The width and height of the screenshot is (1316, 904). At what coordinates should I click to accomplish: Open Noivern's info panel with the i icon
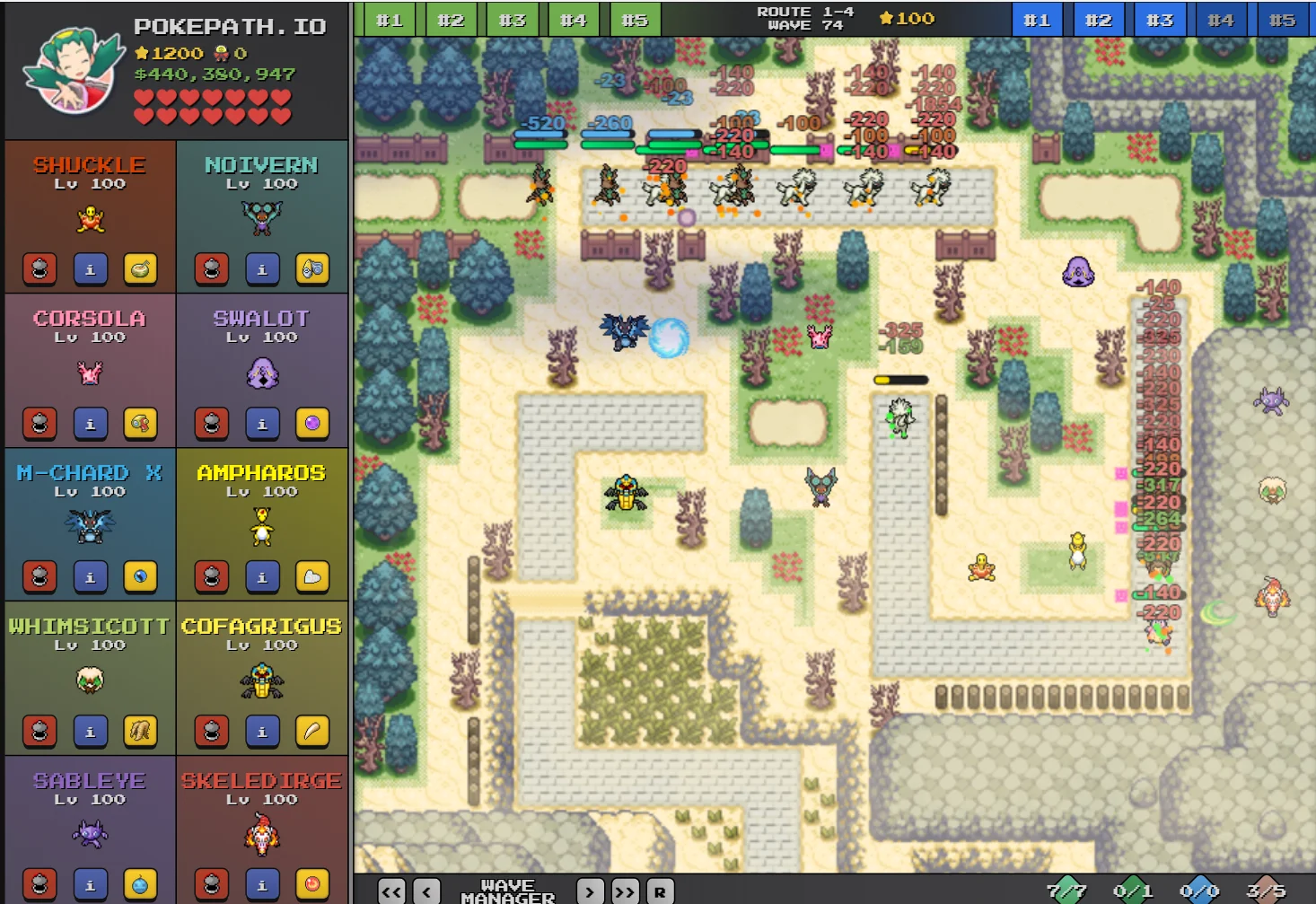[x=263, y=268]
